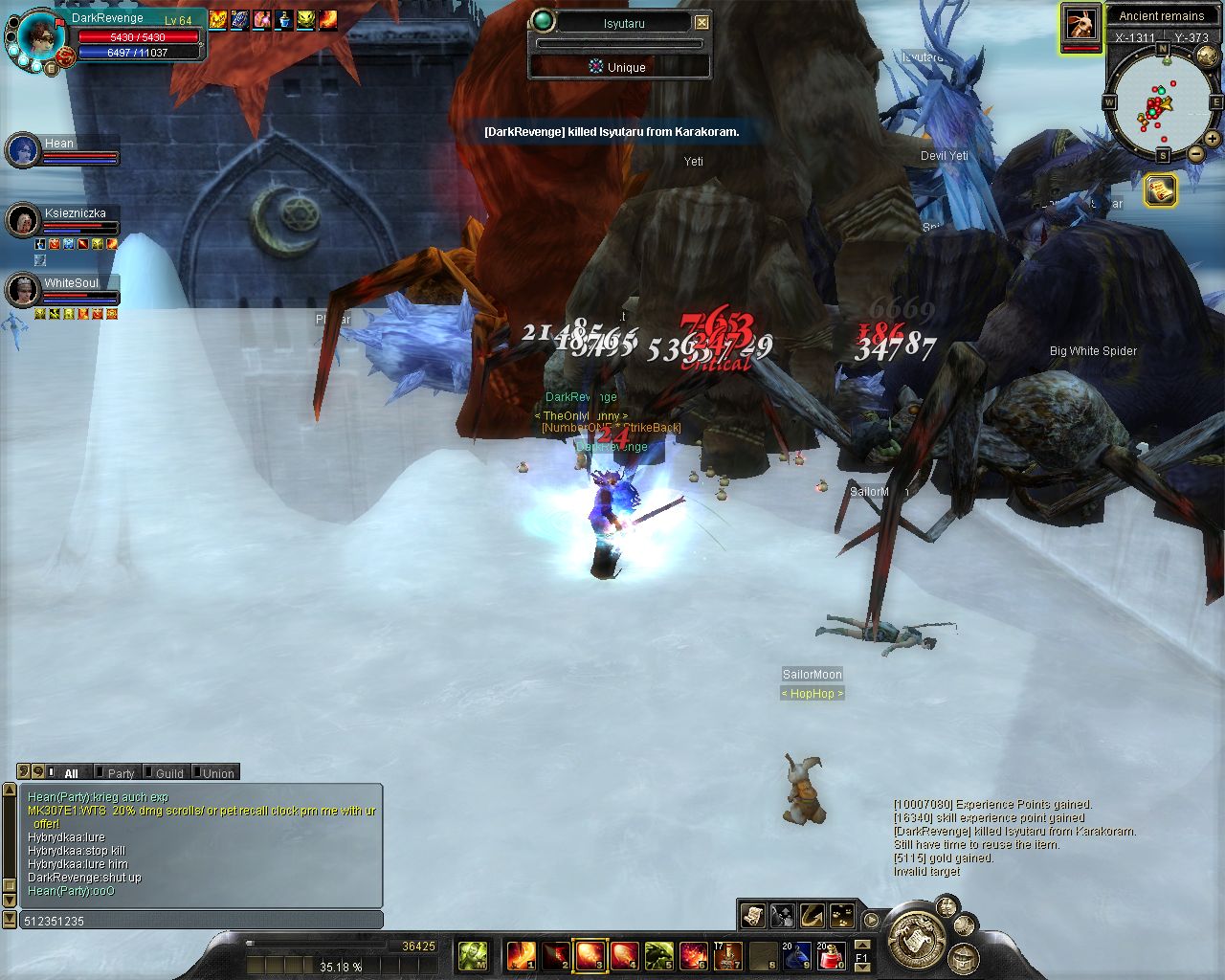
Task: Select party member Ksiezniczka's portrait
Action: point(22,220)
